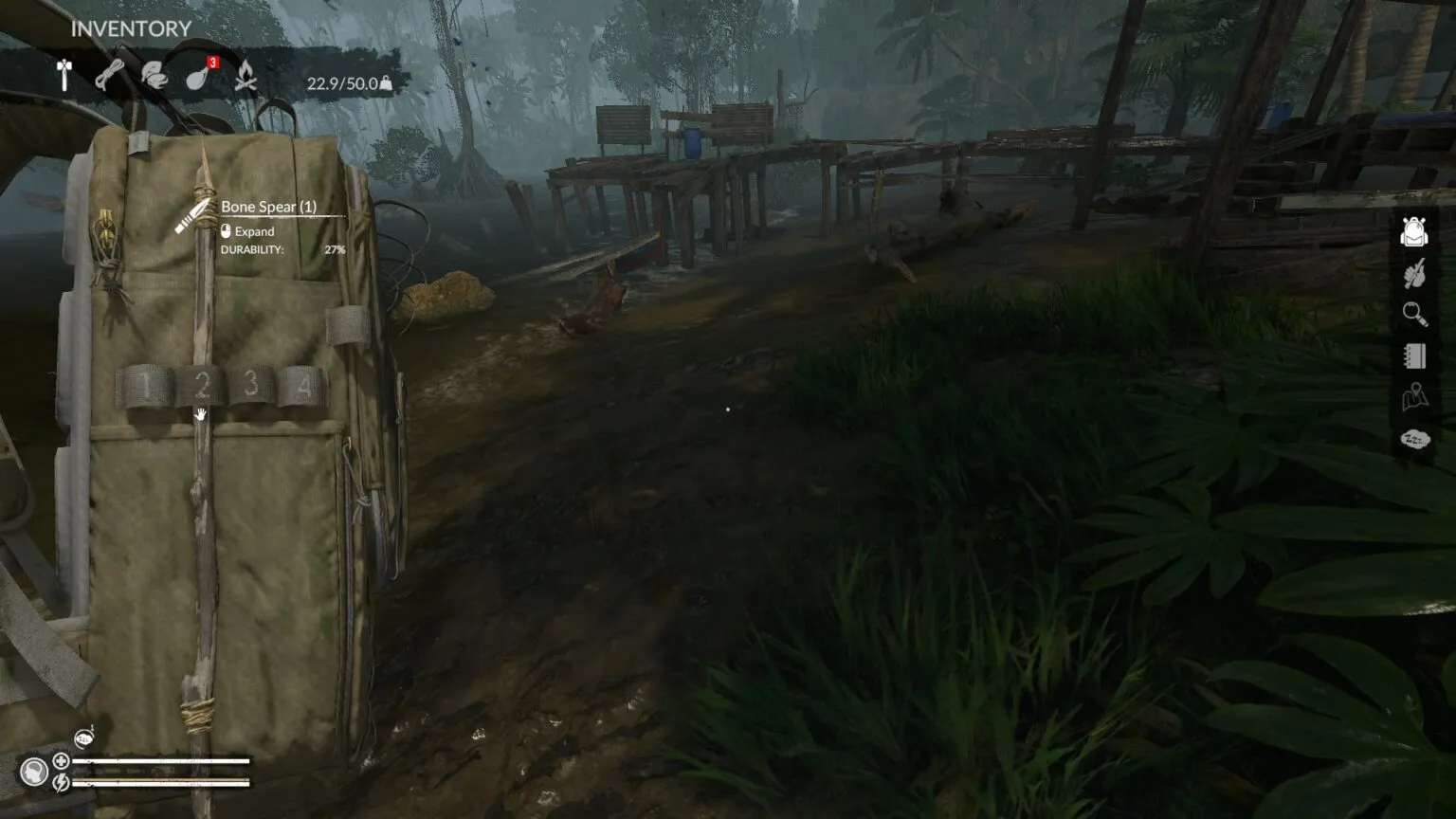Choose weapon slot number 3 strap
Screen dimensions: 1456x819
[x=251, y=384]
